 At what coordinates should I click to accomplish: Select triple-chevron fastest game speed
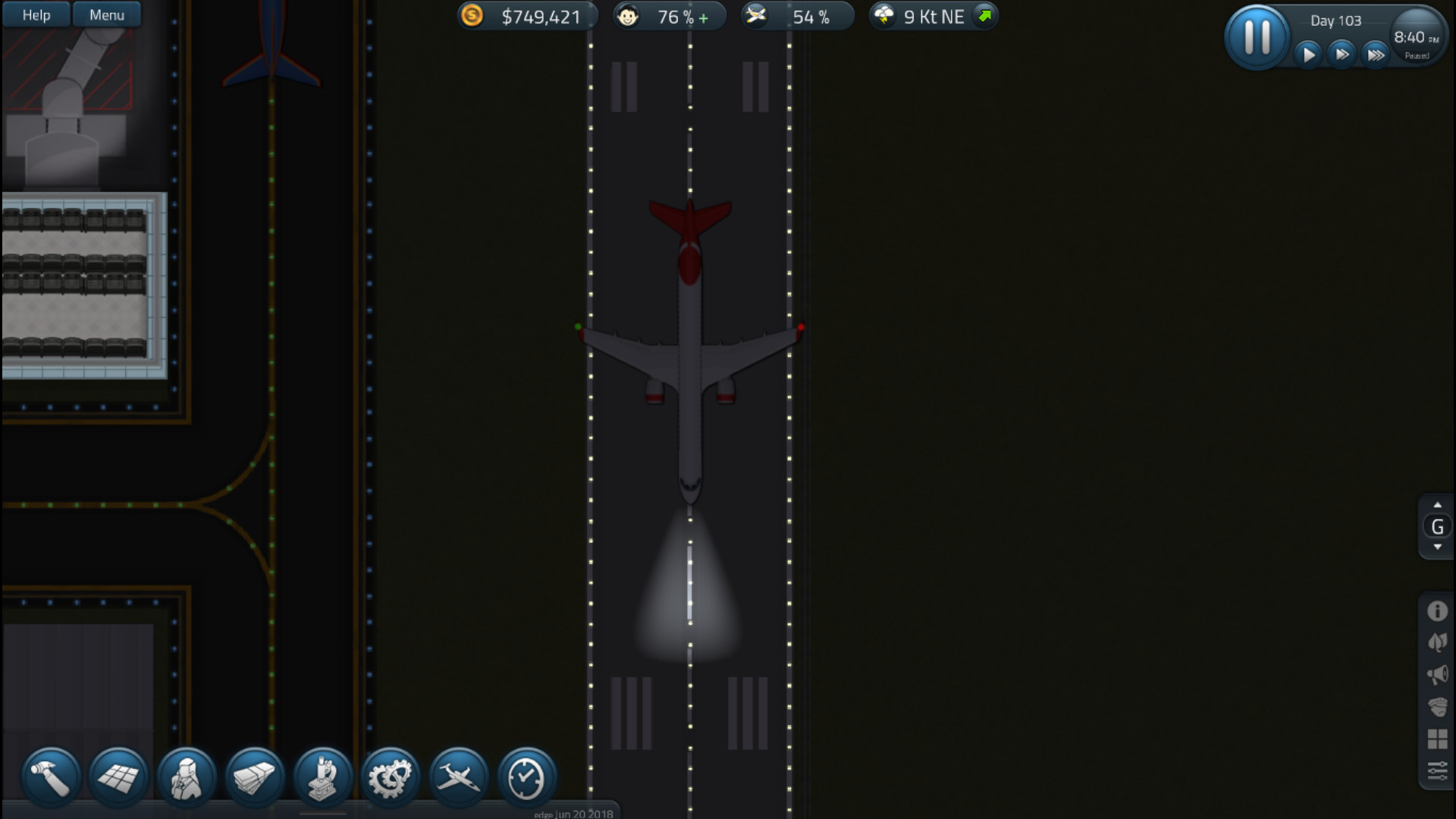click(1376, 54)
